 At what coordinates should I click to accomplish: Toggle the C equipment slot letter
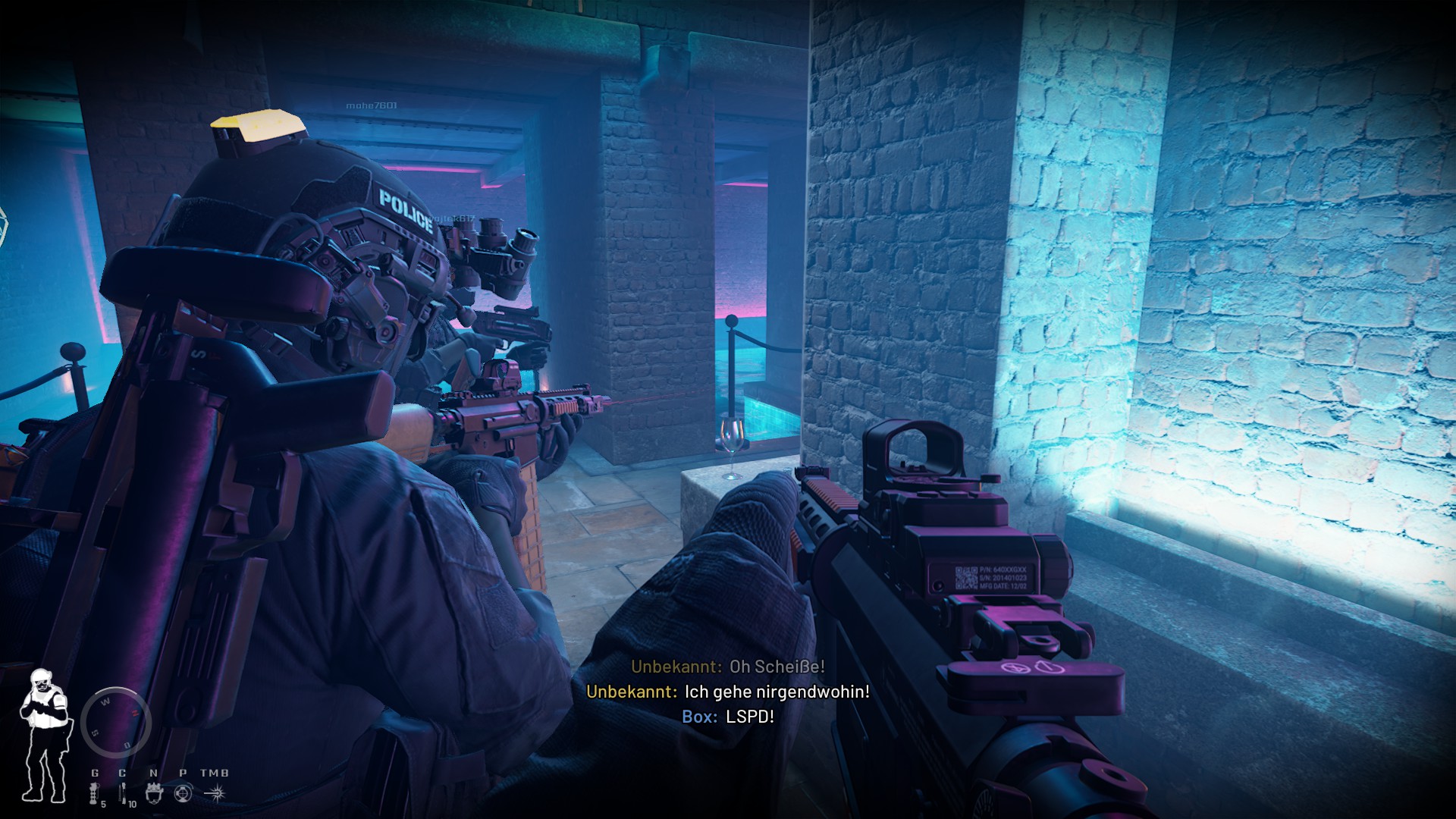point(122,773)
